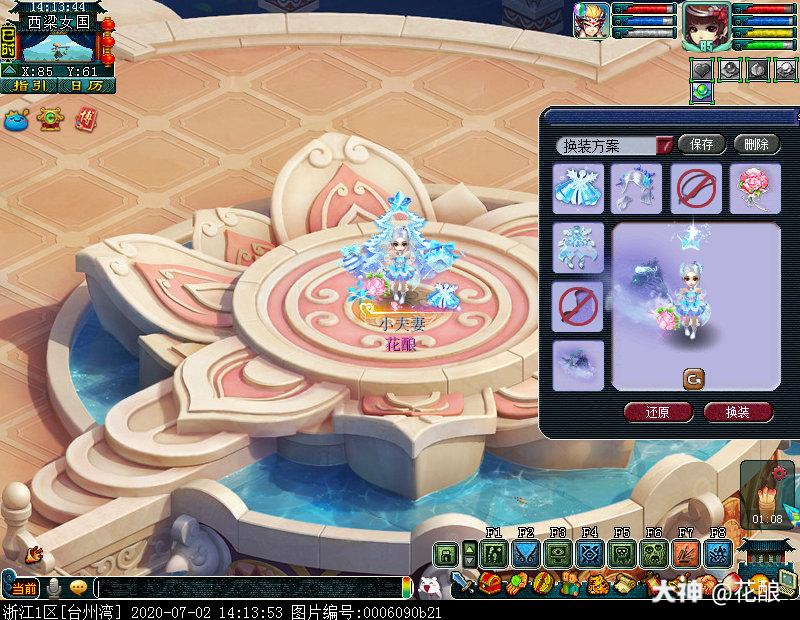Activate the F1 skill shortcut
The image size is (800, 620).
coord(493,553)
